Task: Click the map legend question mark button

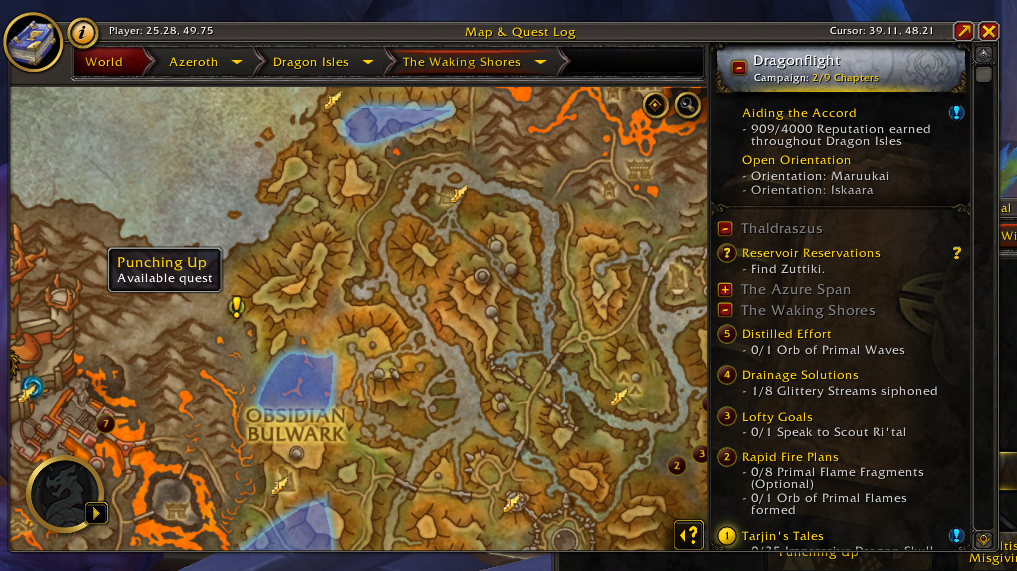Action: [x=689, y=535]
